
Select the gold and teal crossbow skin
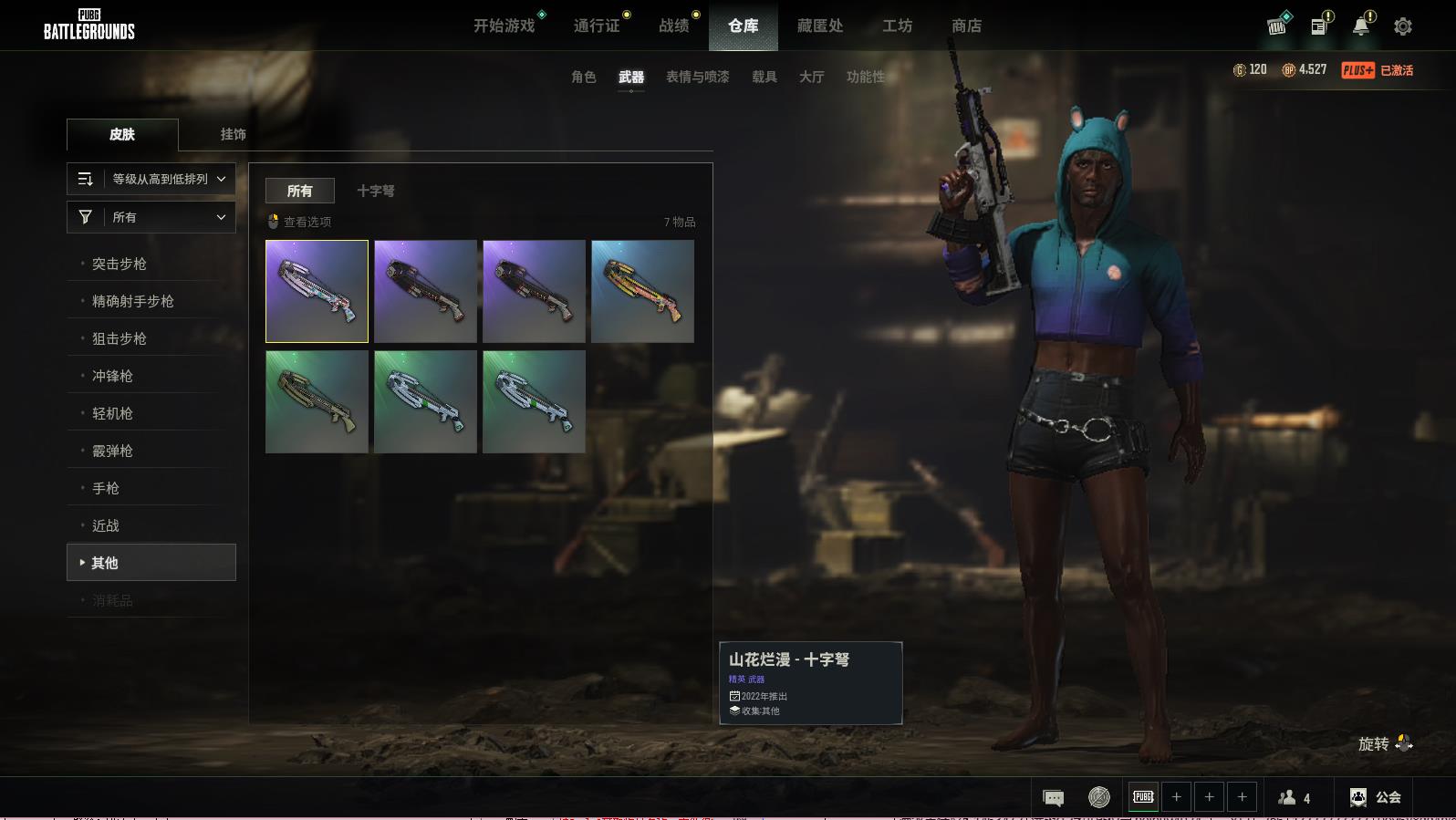(642, 291)
